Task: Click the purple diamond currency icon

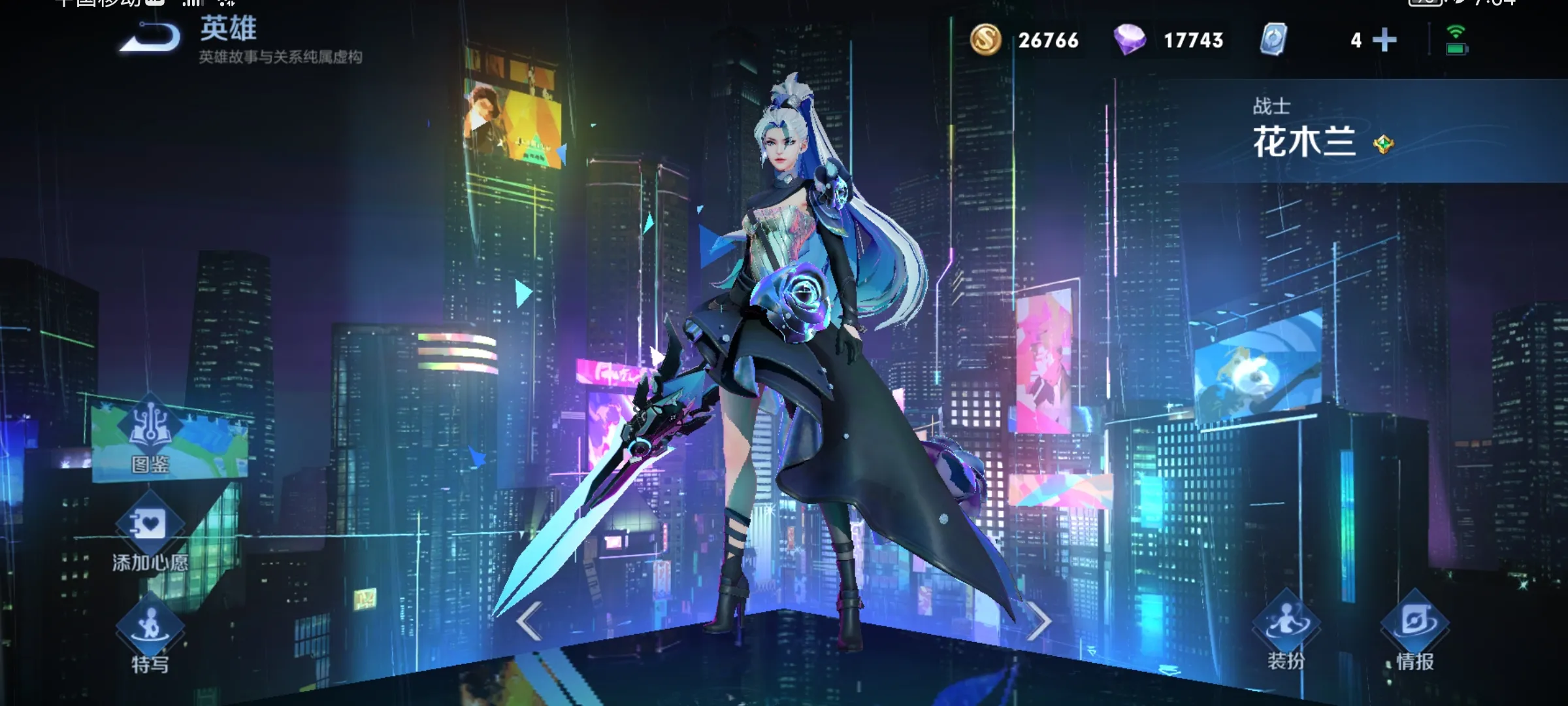Action: click(1130, 40)
